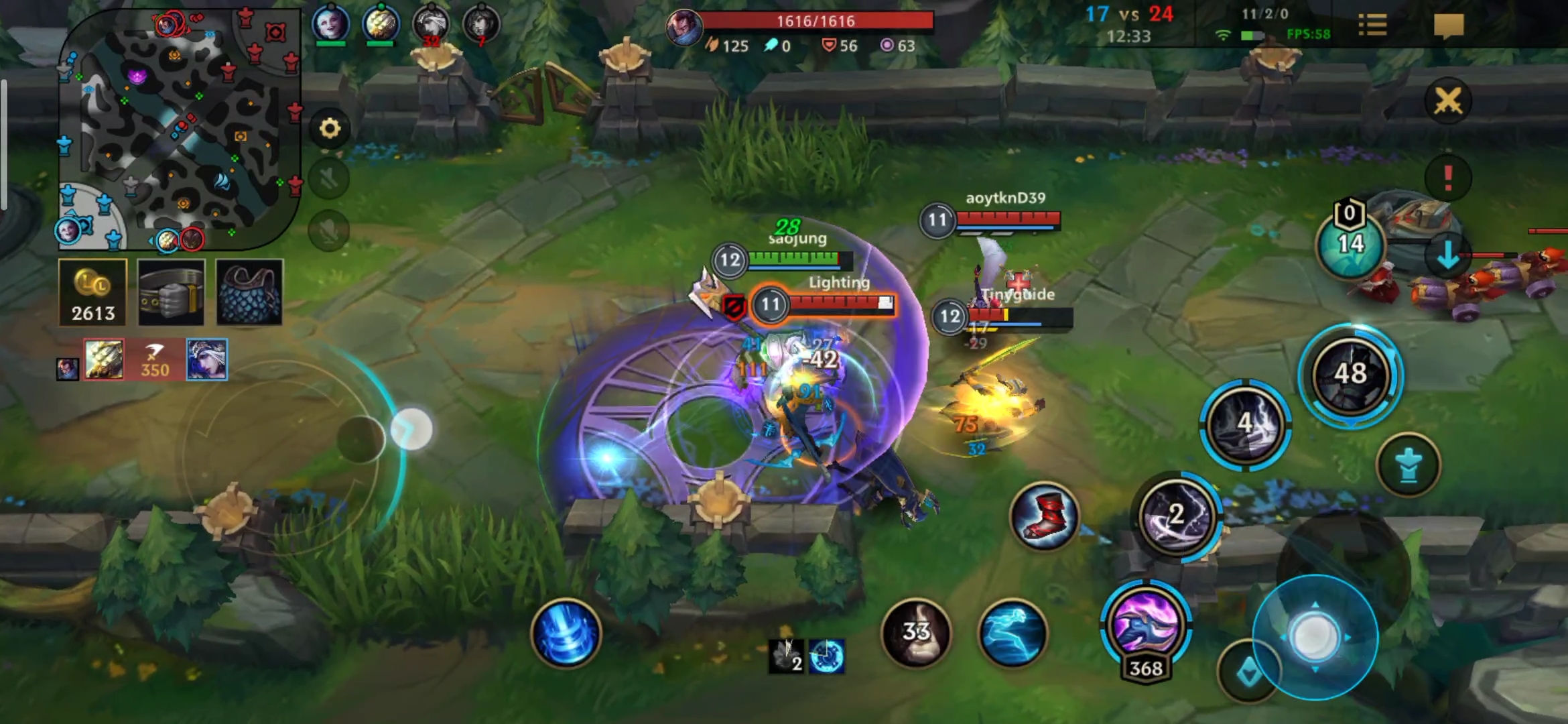The image size is (1568, 724).
Task: Buy the recommended chain vest item
Action: 249,293
